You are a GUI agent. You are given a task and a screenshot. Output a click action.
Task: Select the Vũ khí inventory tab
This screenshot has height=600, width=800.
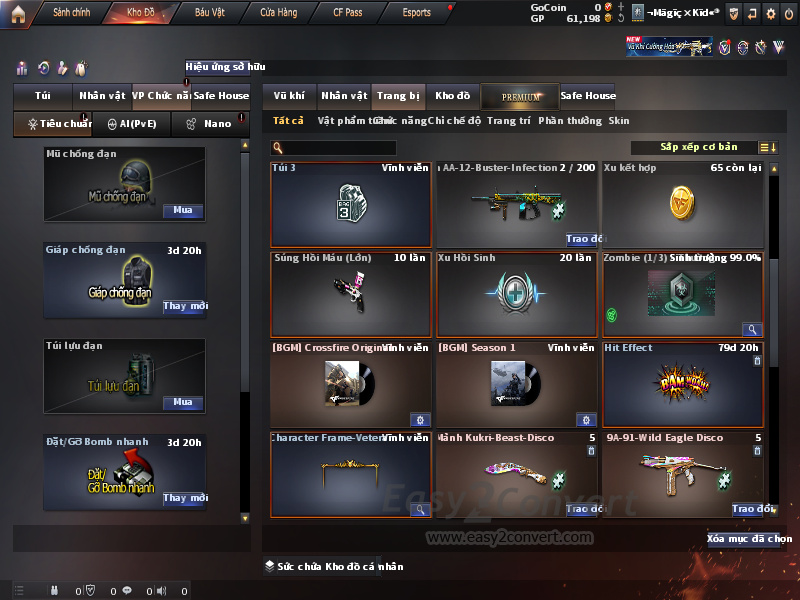click(289, 96)
